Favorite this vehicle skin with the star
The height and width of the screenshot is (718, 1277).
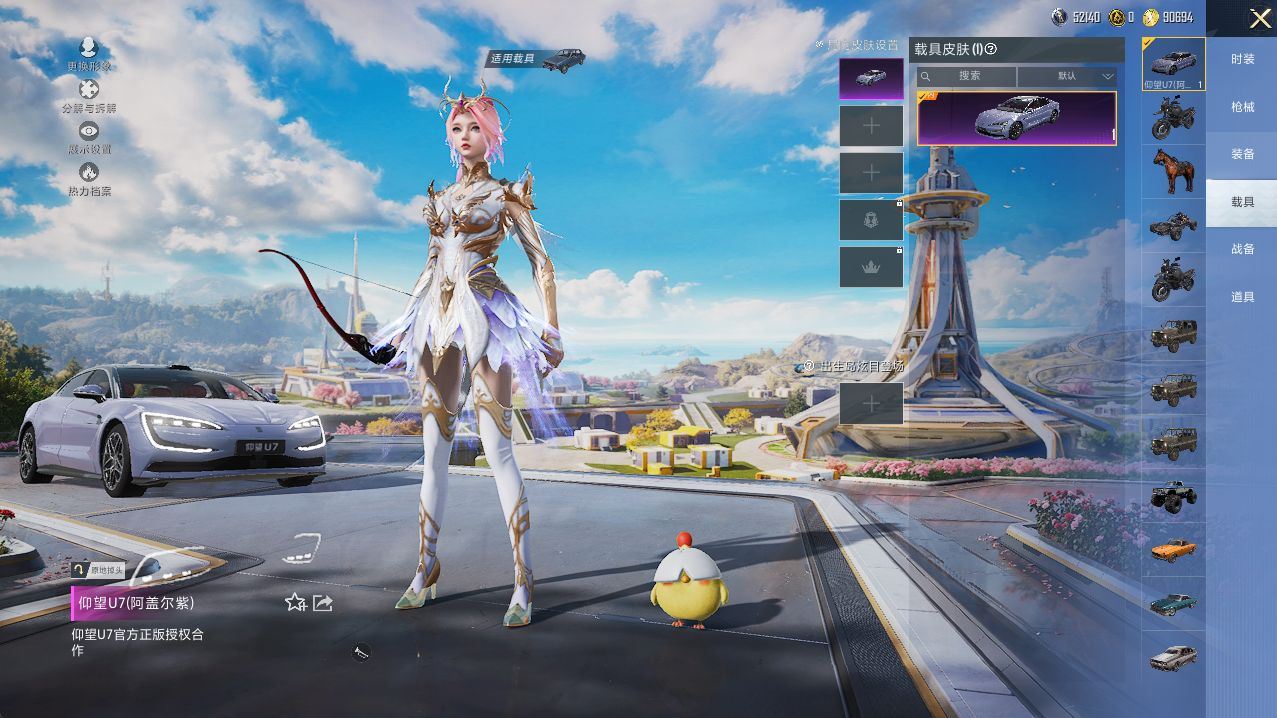[x=295, y=602]
